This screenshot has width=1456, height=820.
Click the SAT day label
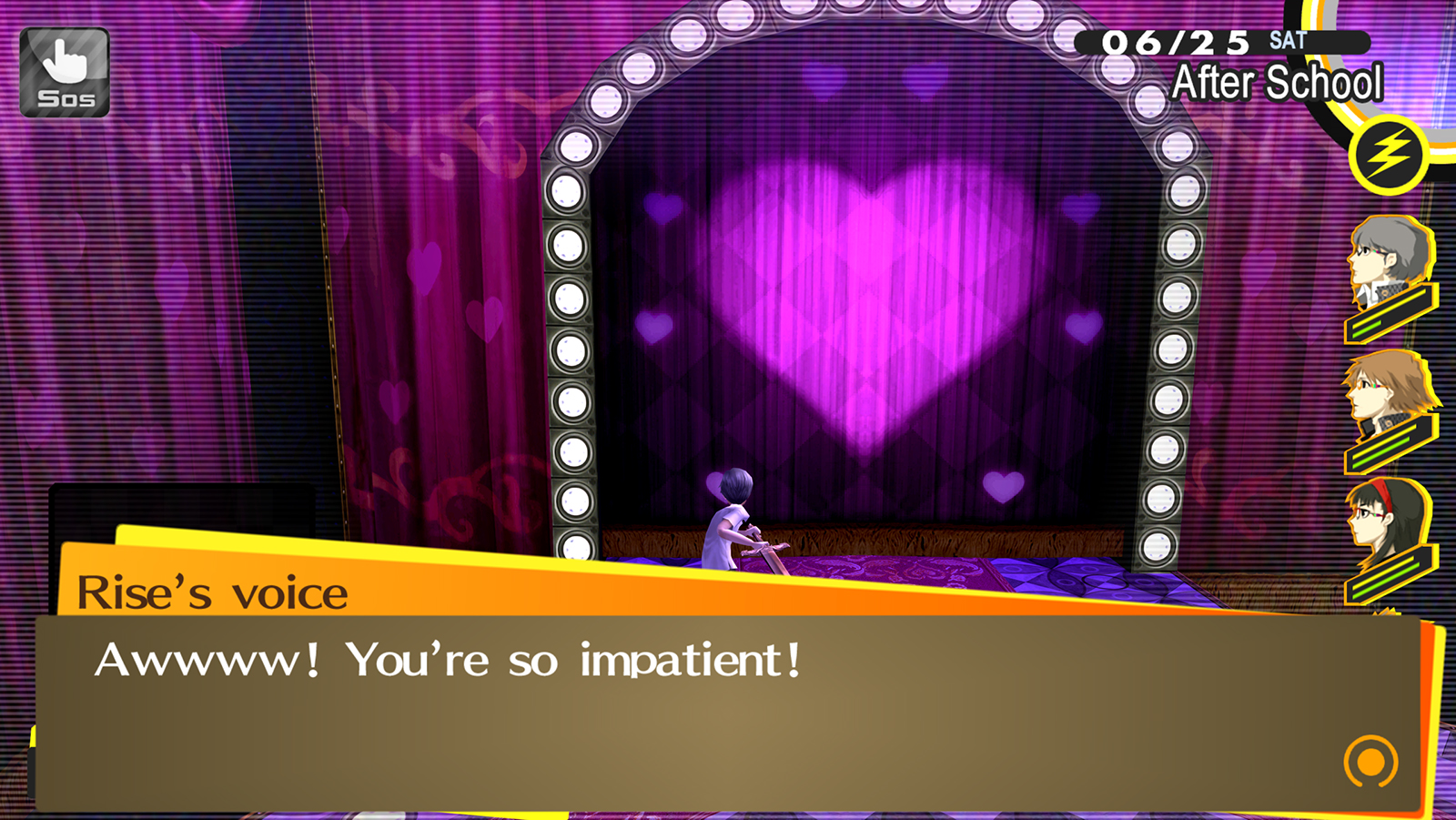[x=1289, y=39]
